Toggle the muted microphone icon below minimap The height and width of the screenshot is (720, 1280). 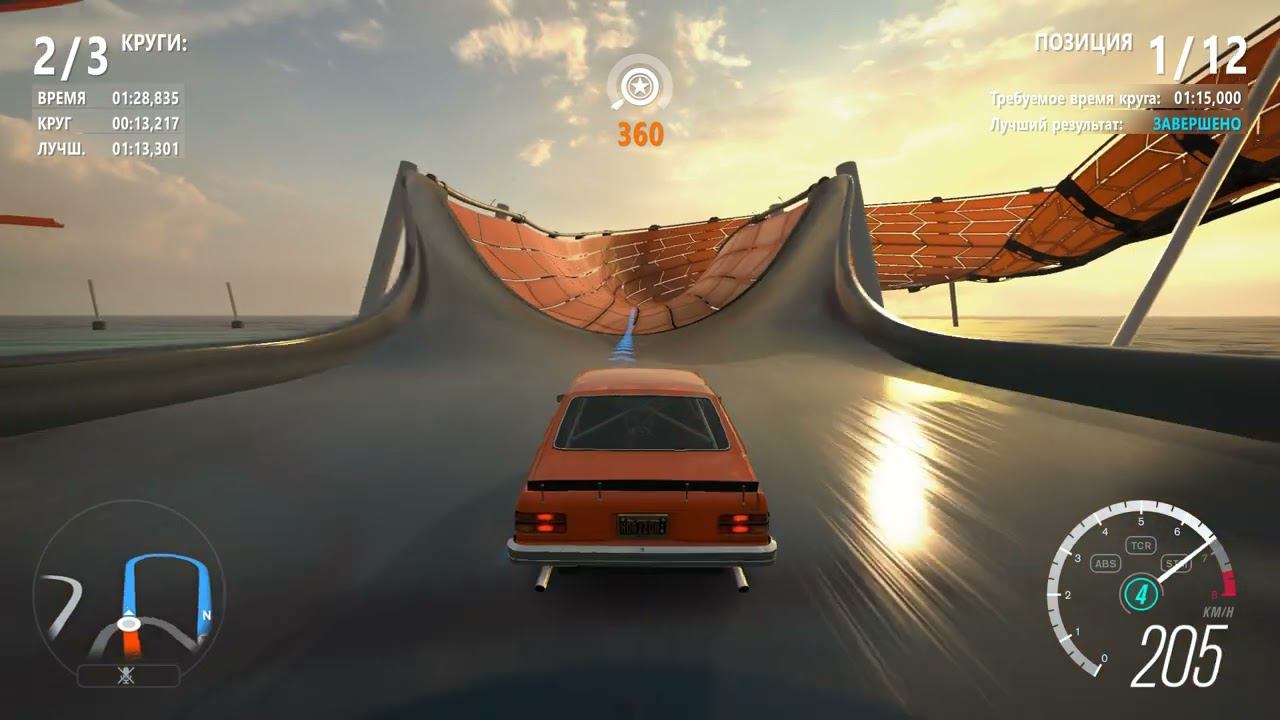127,676
